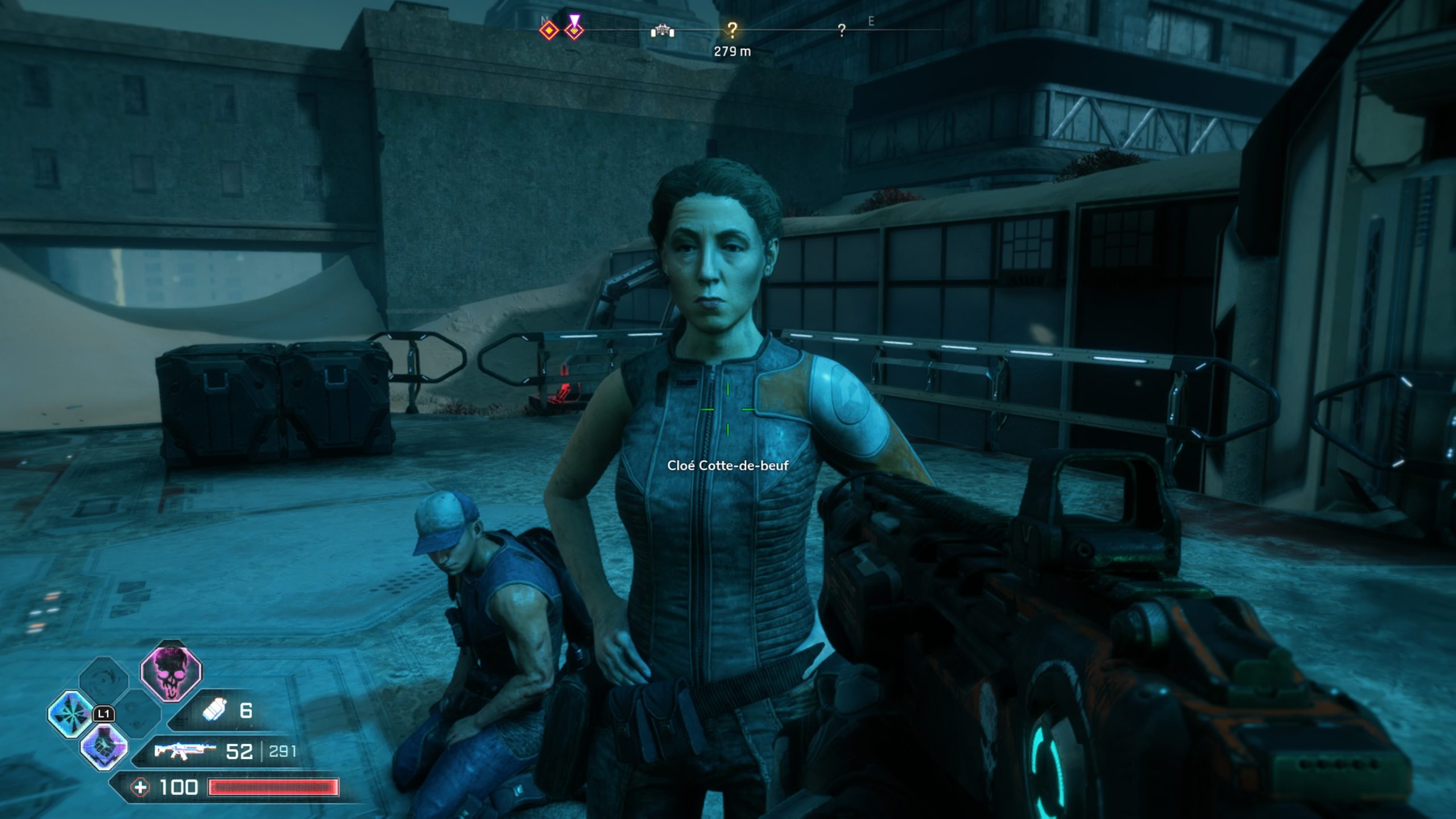Viewport: 1456px width, 819px height.
Task: Select the yellow question mark compass marker
Action: tap(732, 30)
